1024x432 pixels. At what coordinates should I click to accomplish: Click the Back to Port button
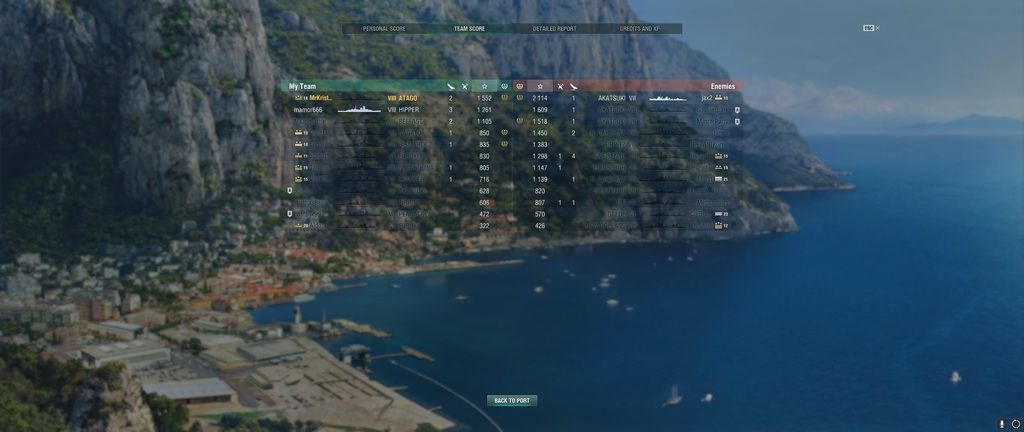(x=512, y=401)
